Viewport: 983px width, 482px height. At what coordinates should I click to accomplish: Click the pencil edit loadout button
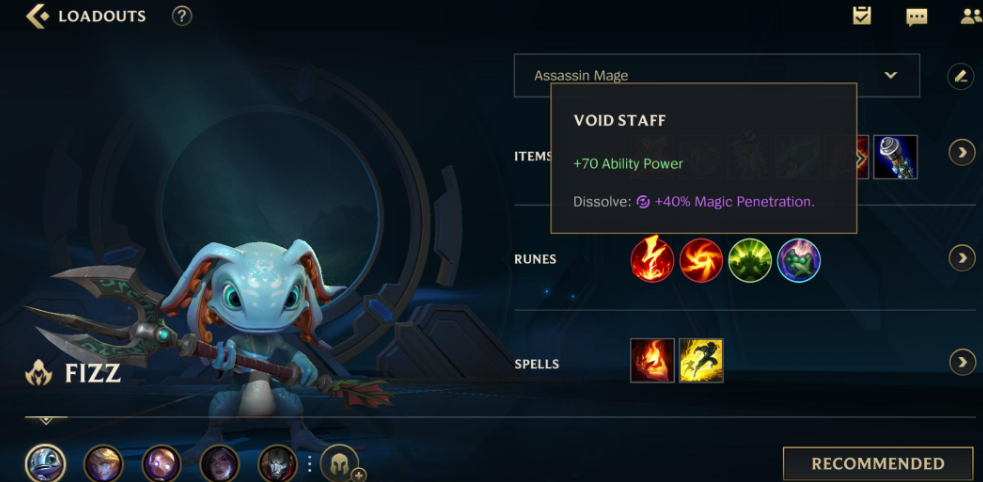[960, 75]
